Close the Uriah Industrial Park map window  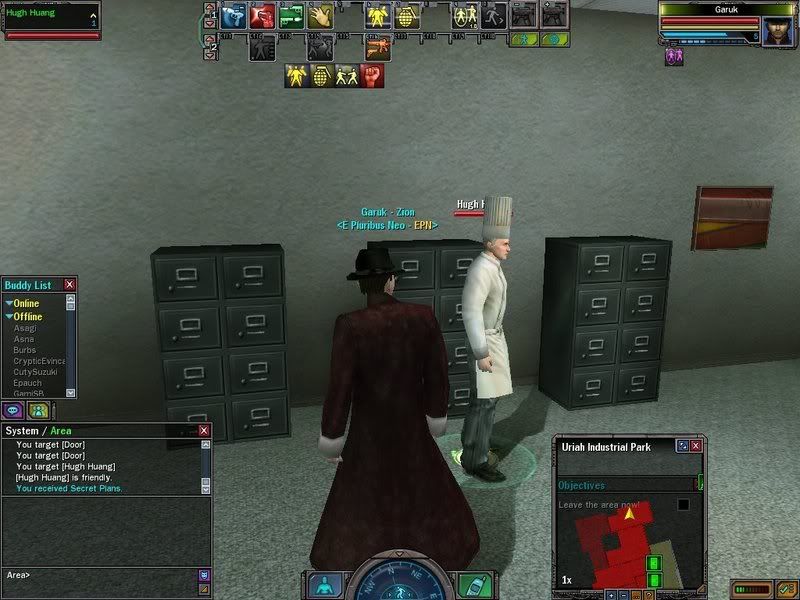pyautogui.click(x=696, y=446)
